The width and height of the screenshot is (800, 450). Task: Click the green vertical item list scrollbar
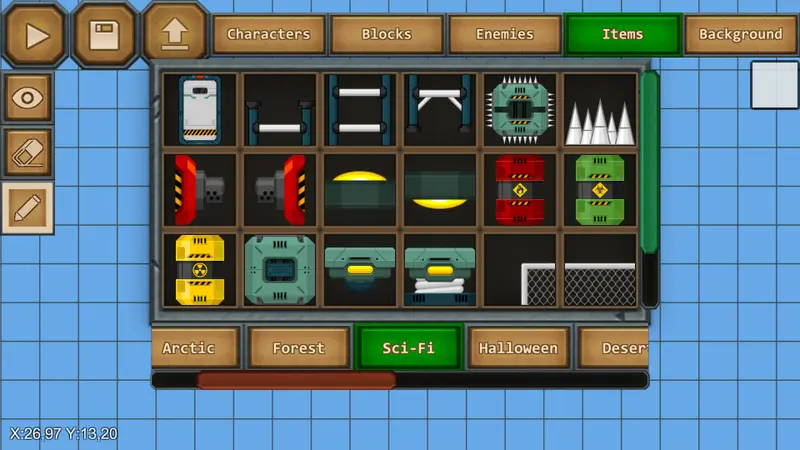point(650,160)
